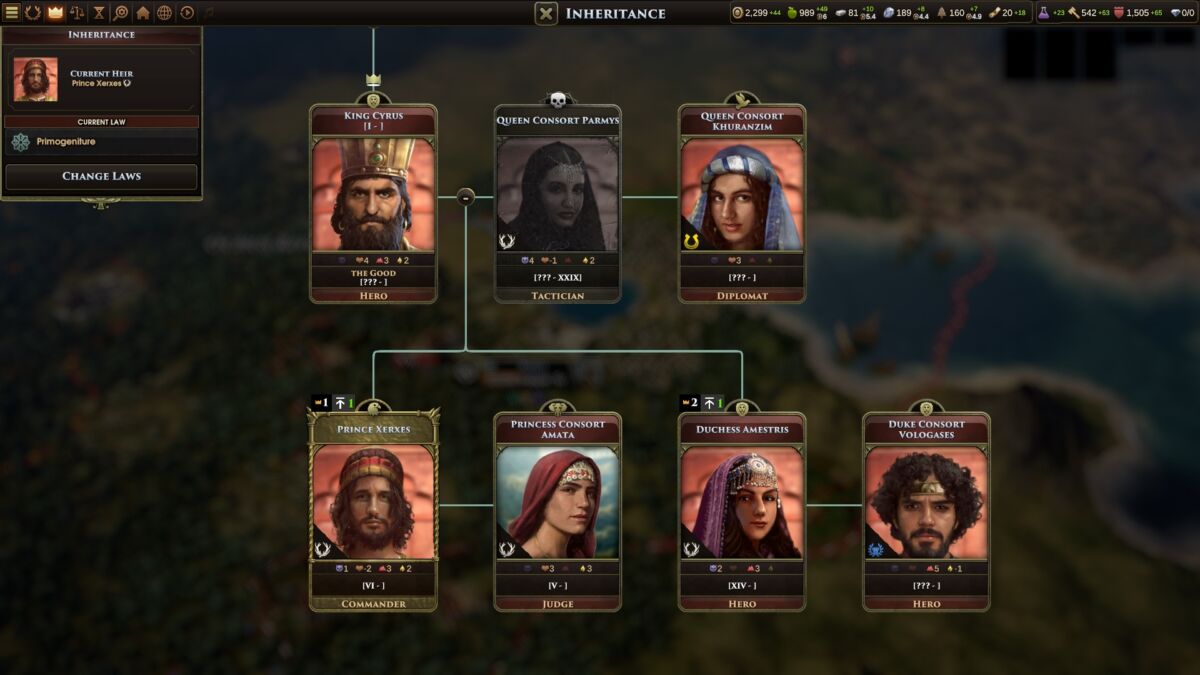Open the magnifying glass search icon
The image size is (1200, 675).
121,13
